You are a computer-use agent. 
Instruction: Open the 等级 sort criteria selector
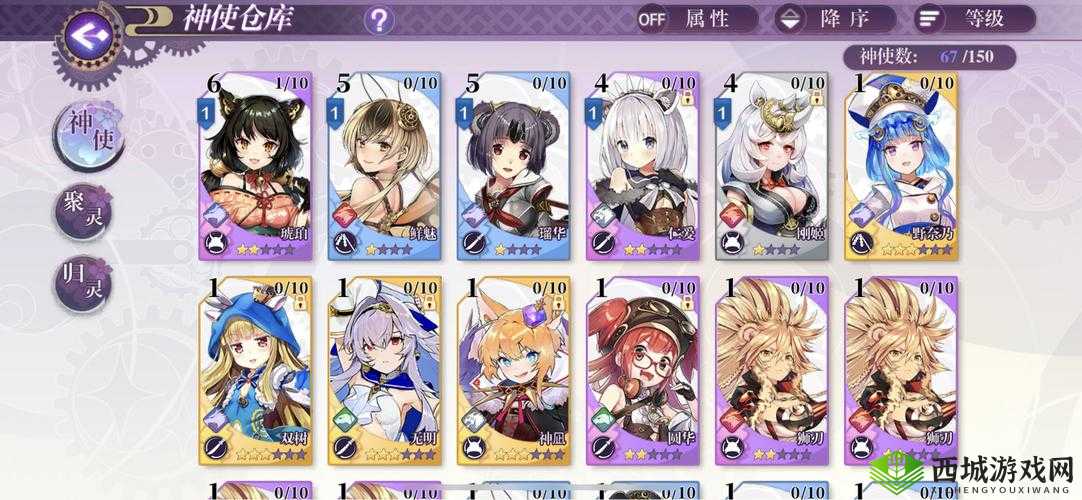tap(974, 18)
